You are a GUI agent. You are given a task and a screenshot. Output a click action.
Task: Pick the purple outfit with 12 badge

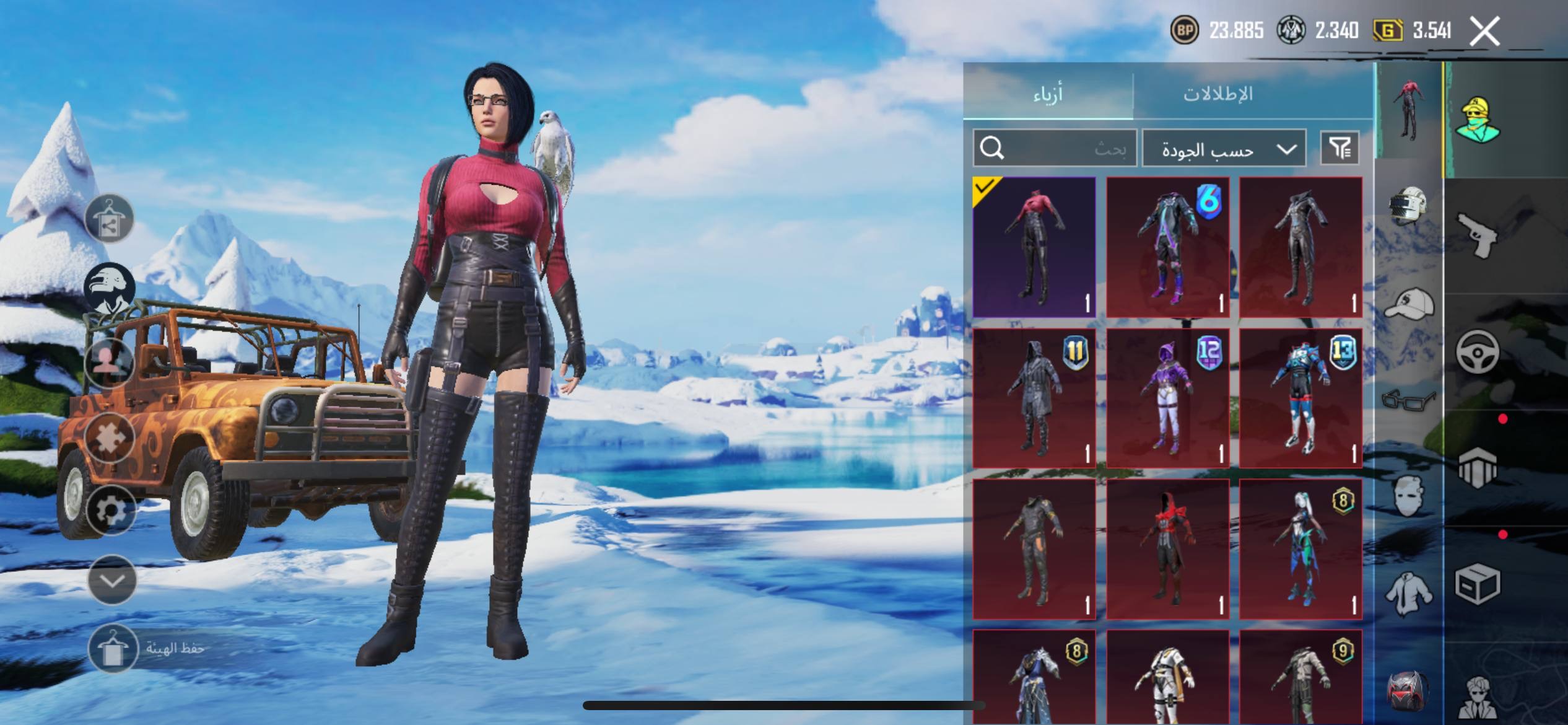[1168, 398]
